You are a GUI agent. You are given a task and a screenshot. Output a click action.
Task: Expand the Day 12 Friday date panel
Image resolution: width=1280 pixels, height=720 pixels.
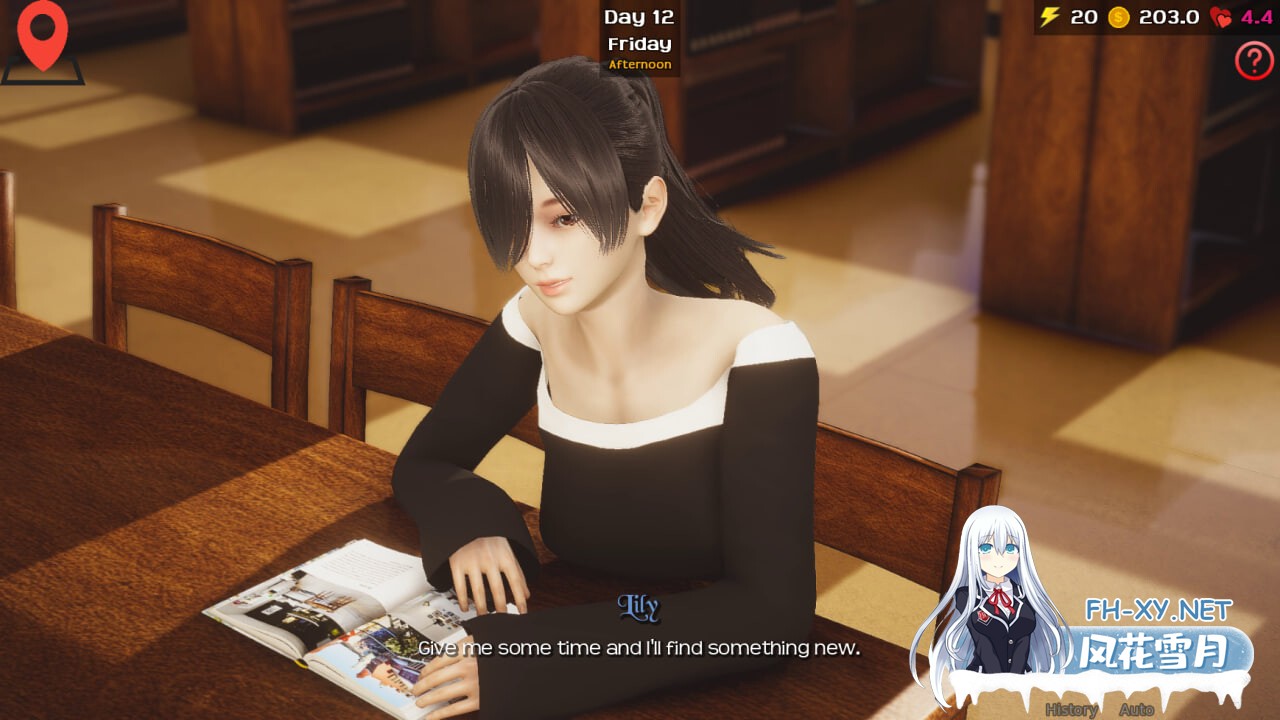pyautogui.click(x=640, y=30)
